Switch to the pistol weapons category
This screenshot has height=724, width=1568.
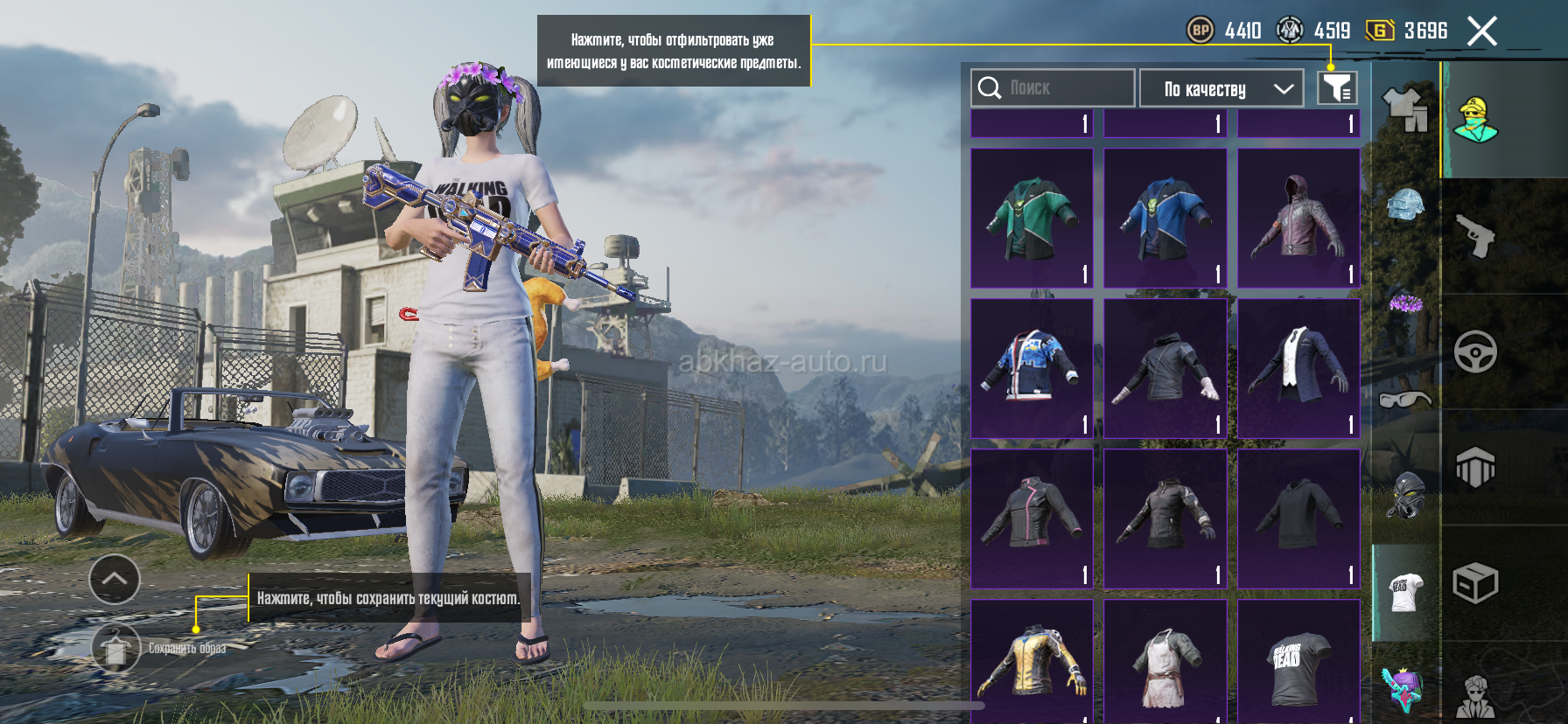click(1475, 236)
